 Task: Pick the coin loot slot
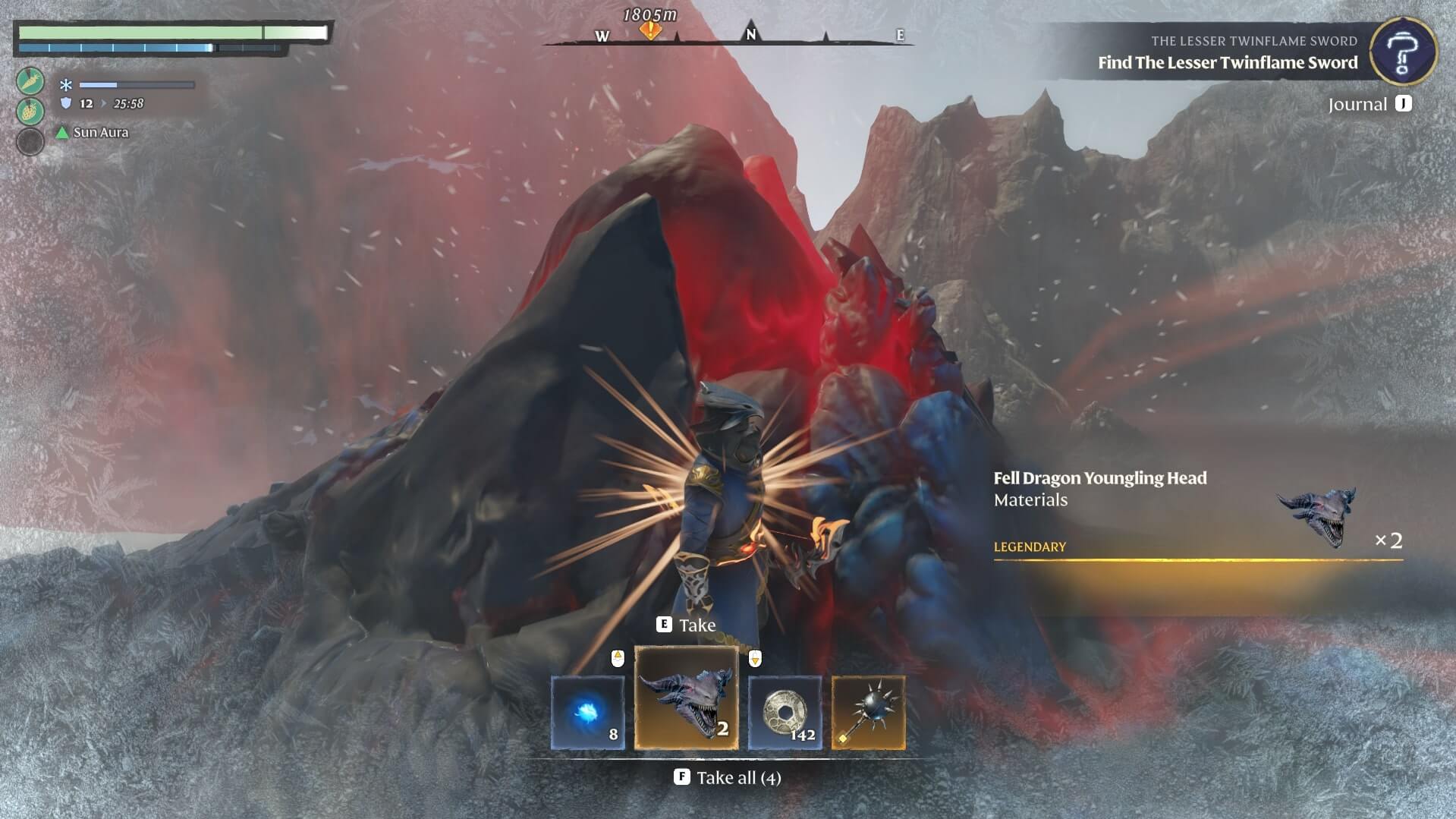coord(785,713)
